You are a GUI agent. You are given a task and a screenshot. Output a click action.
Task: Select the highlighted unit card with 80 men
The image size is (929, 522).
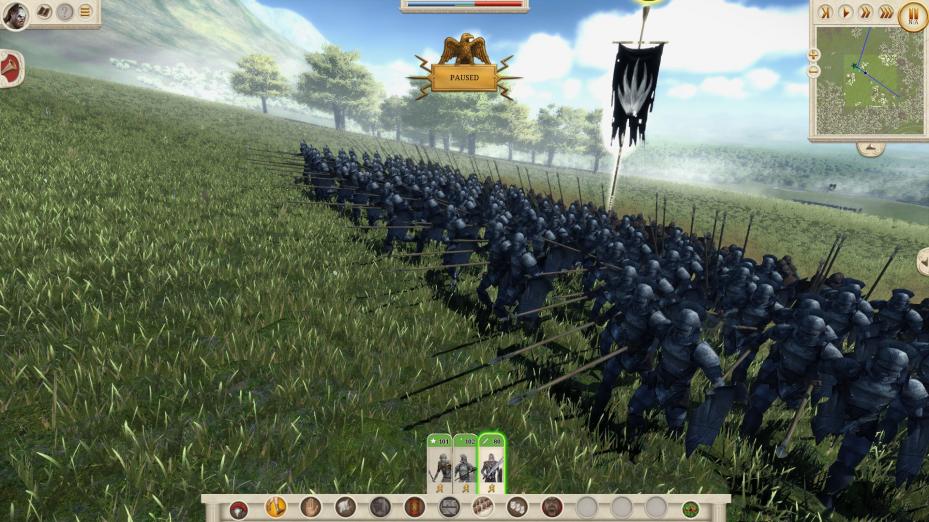tap(491, 463)
